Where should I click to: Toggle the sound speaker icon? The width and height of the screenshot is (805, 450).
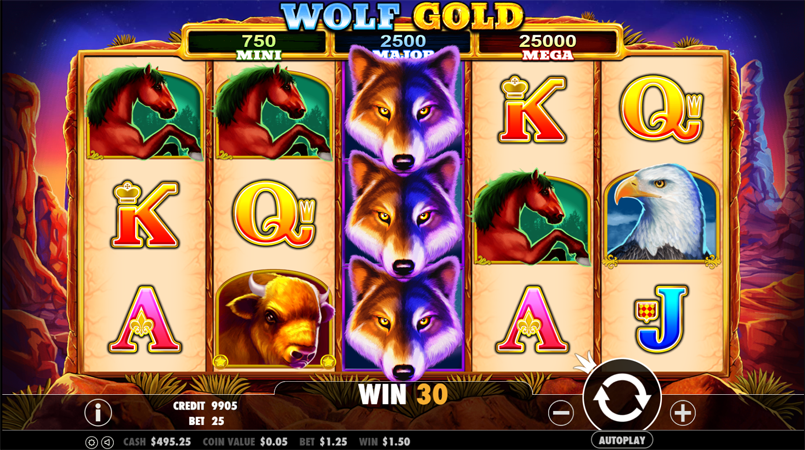(x=106, y=441)
